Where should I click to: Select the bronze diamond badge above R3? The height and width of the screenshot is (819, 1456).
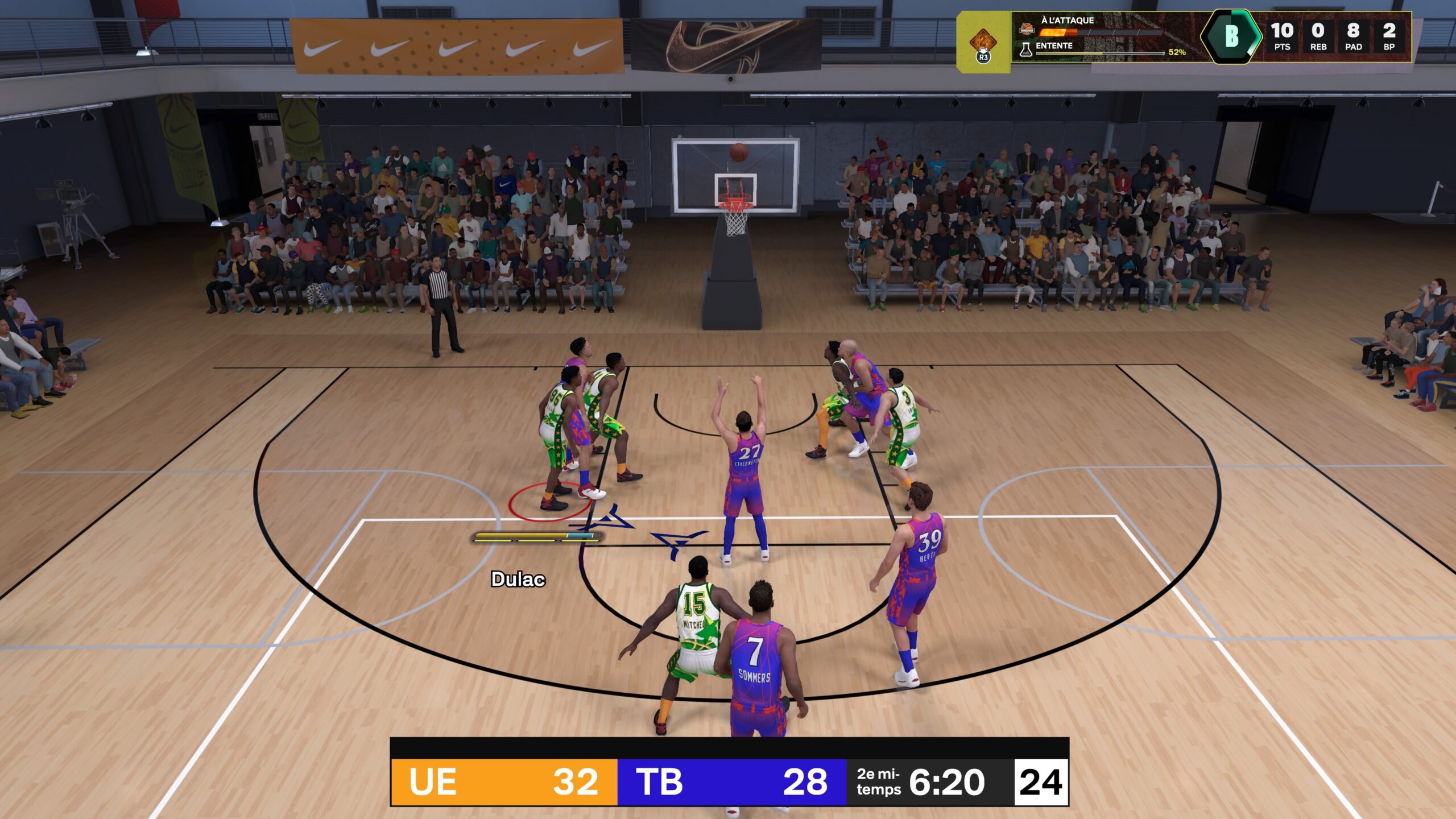pos(983,41)
